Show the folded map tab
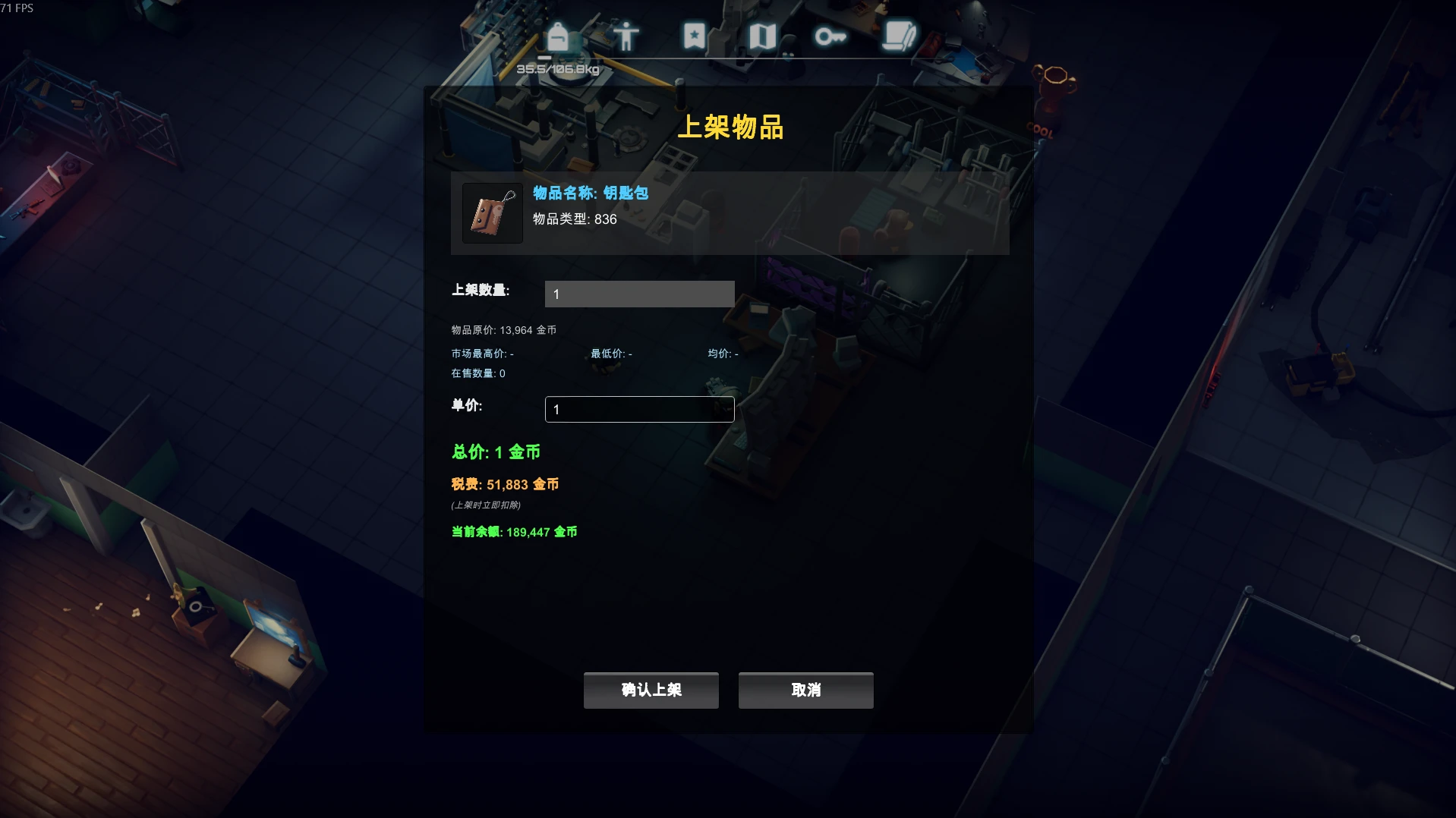 [x=762, y=36]
